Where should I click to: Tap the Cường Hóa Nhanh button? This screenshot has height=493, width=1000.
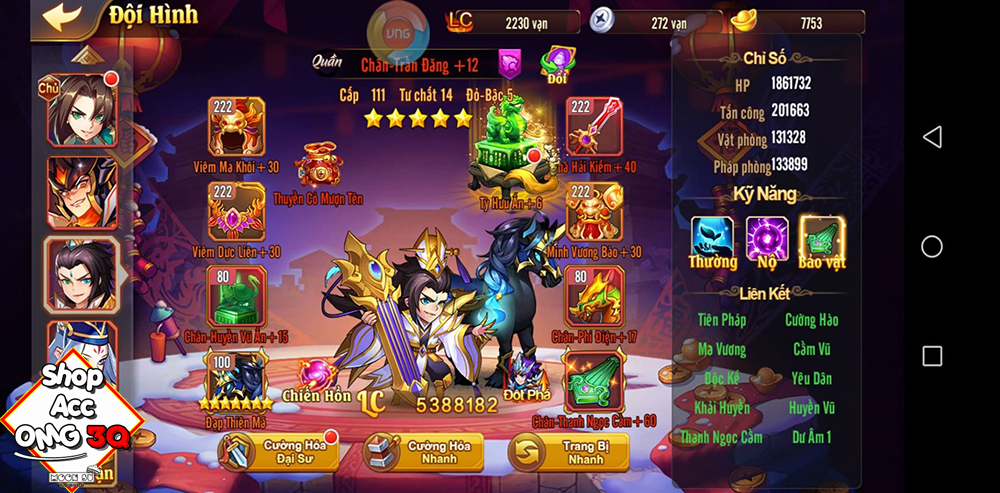(x=424, y=452)
